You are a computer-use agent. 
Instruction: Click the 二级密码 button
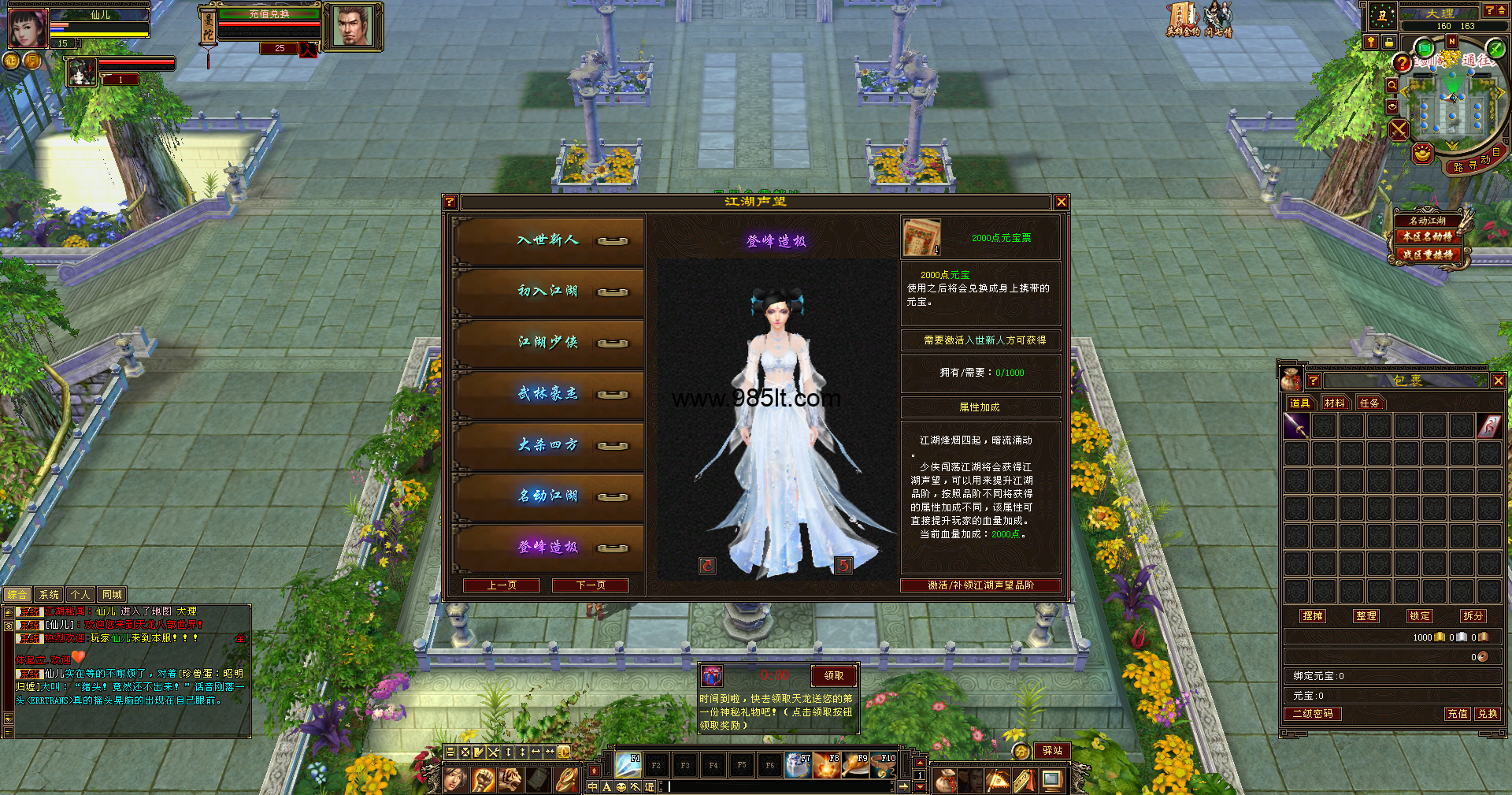(x=1313, y=714)
